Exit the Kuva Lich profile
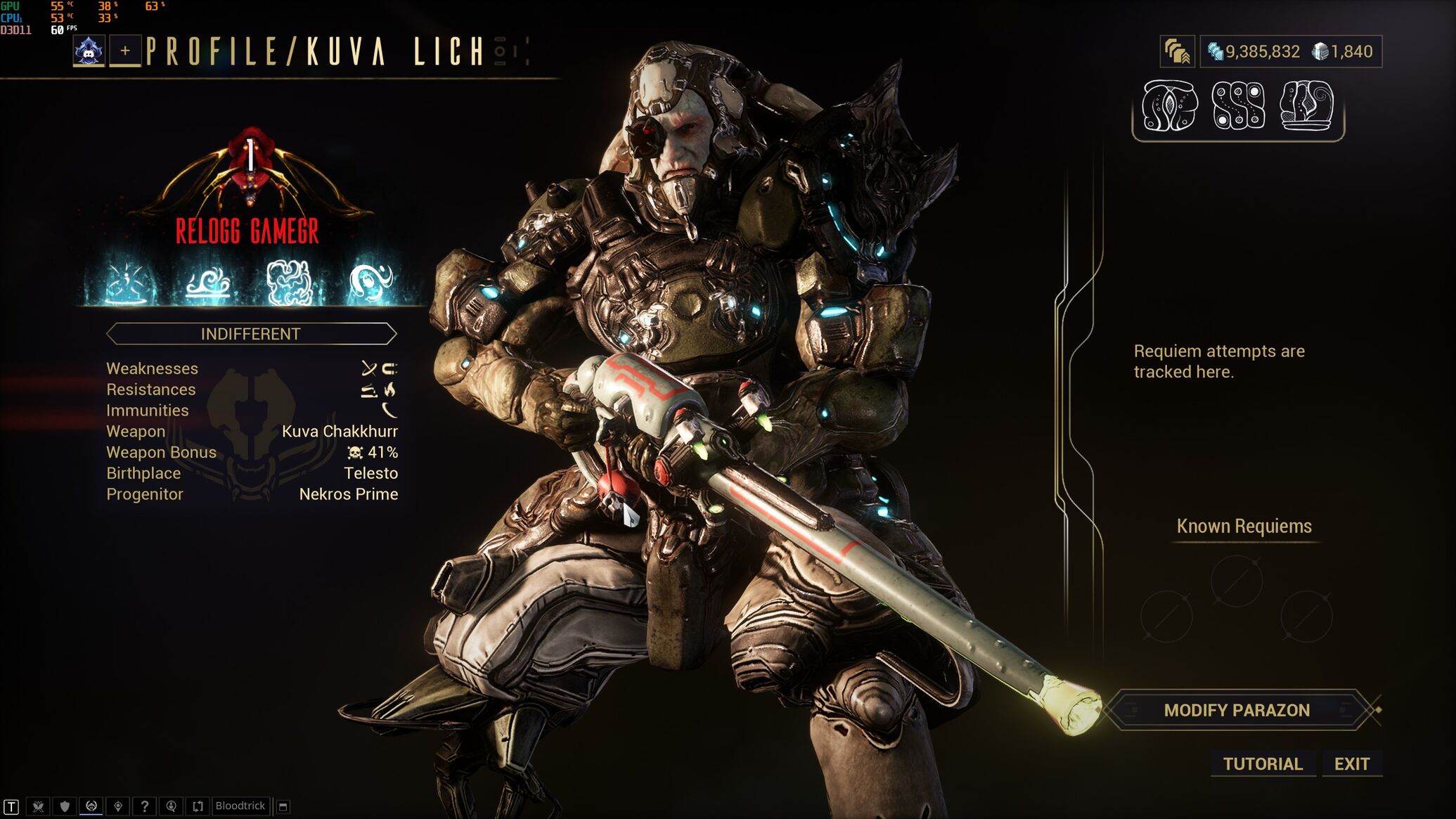This screenshot has height=819, width=1456. (x=1351, y=764)
